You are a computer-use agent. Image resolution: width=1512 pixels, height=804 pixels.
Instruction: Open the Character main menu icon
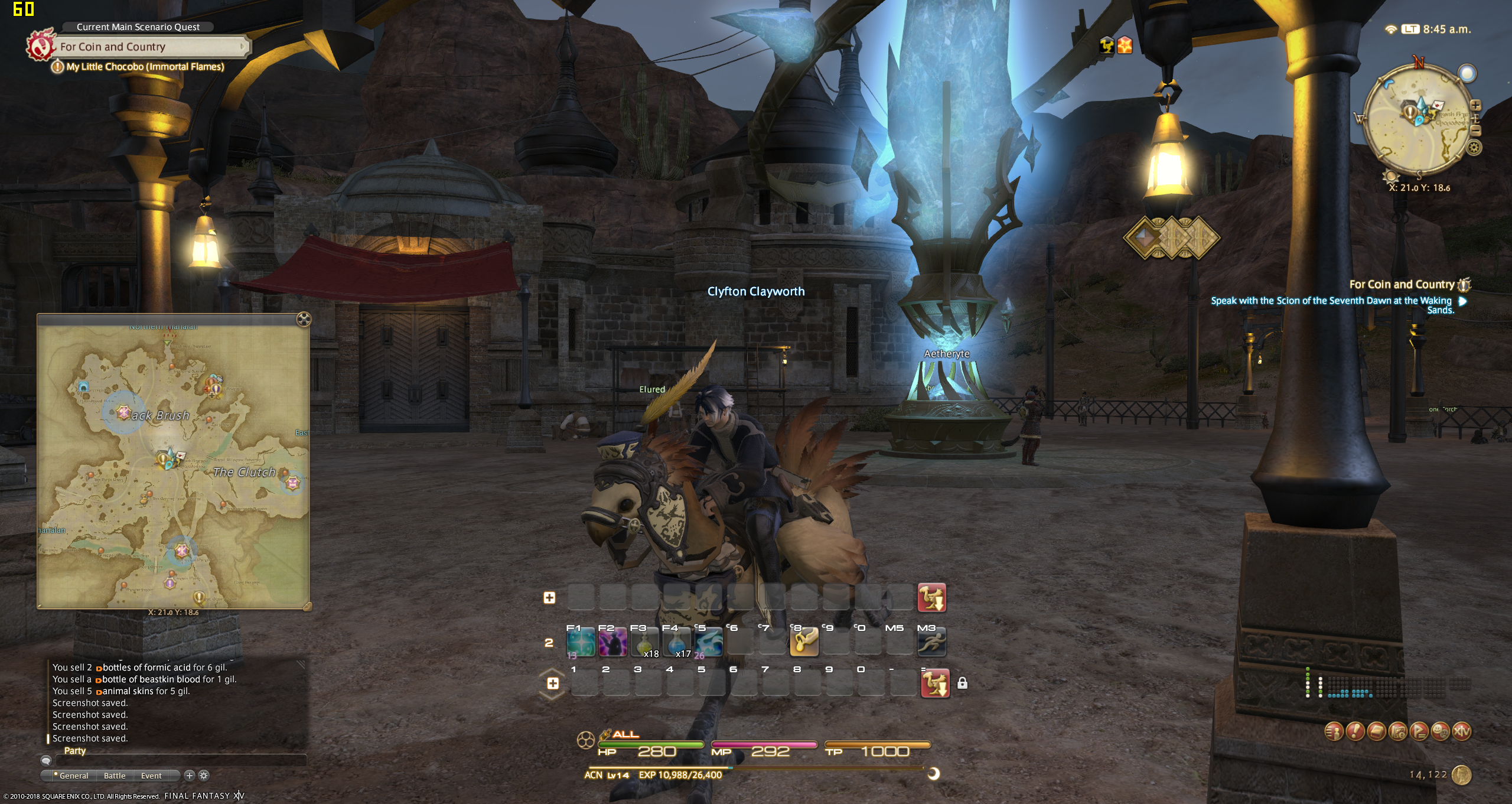[x=1334, y=731]
